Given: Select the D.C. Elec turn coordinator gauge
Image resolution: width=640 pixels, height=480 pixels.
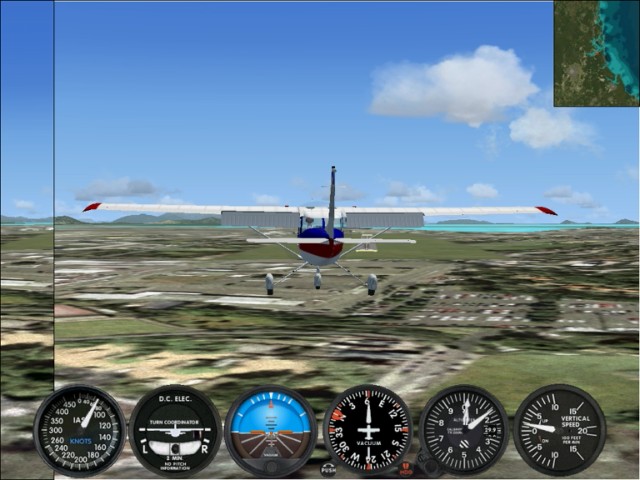Looking at the screenshot, I should [x=175, y=430].
